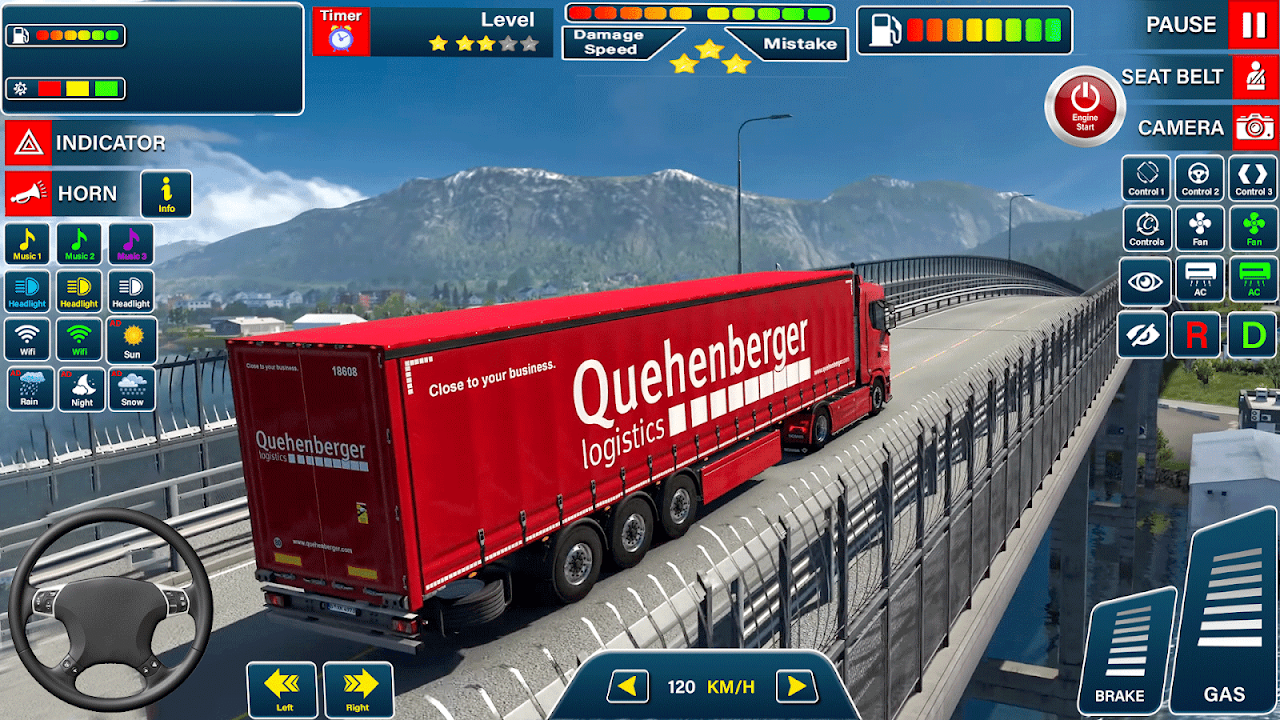
Task: Shift into Reverse gear
Action: click(x=1196, y=335)
